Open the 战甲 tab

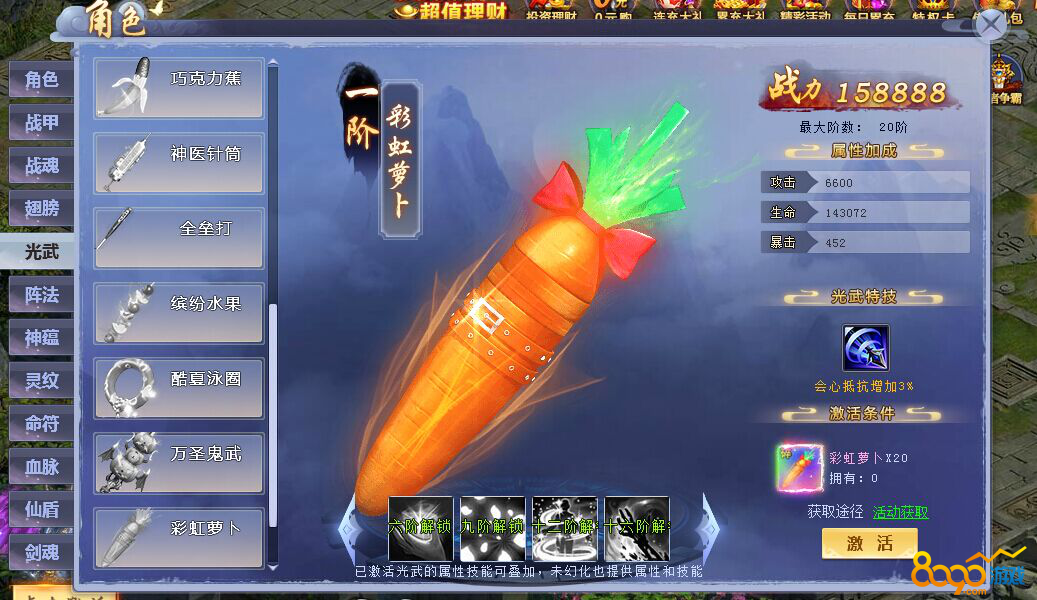pyautogui.click(x=41, y=123)
